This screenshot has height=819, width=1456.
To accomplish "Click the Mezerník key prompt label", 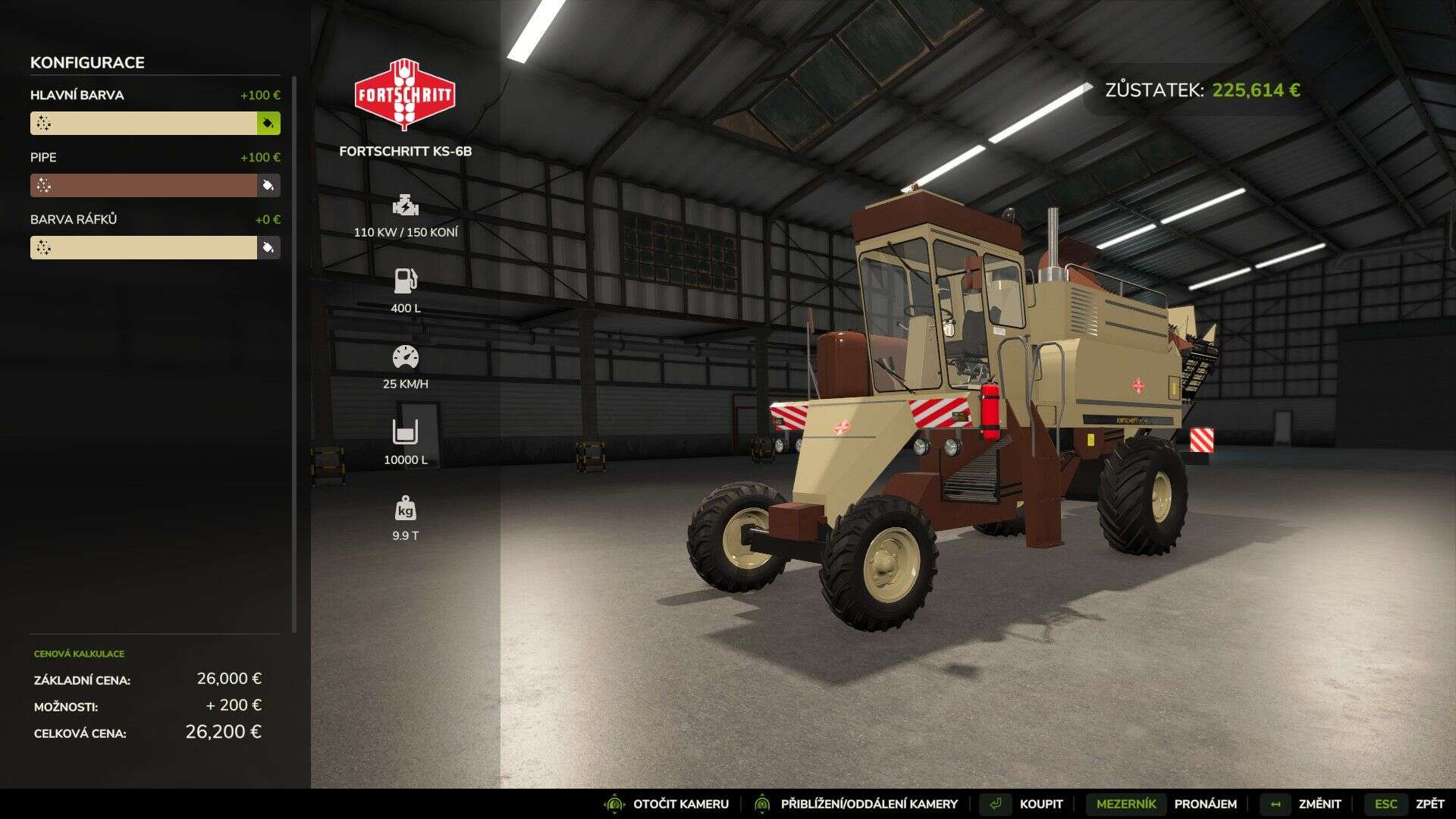I will coord(1125,803).
